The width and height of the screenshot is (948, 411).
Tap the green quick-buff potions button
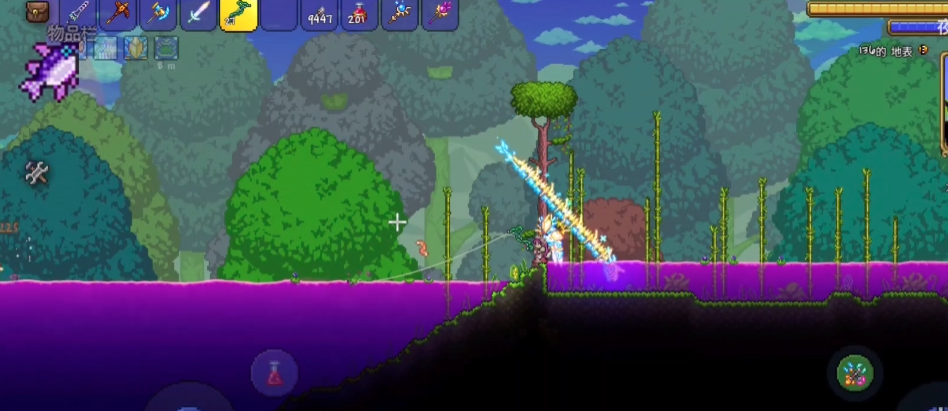tap(855, 373)
